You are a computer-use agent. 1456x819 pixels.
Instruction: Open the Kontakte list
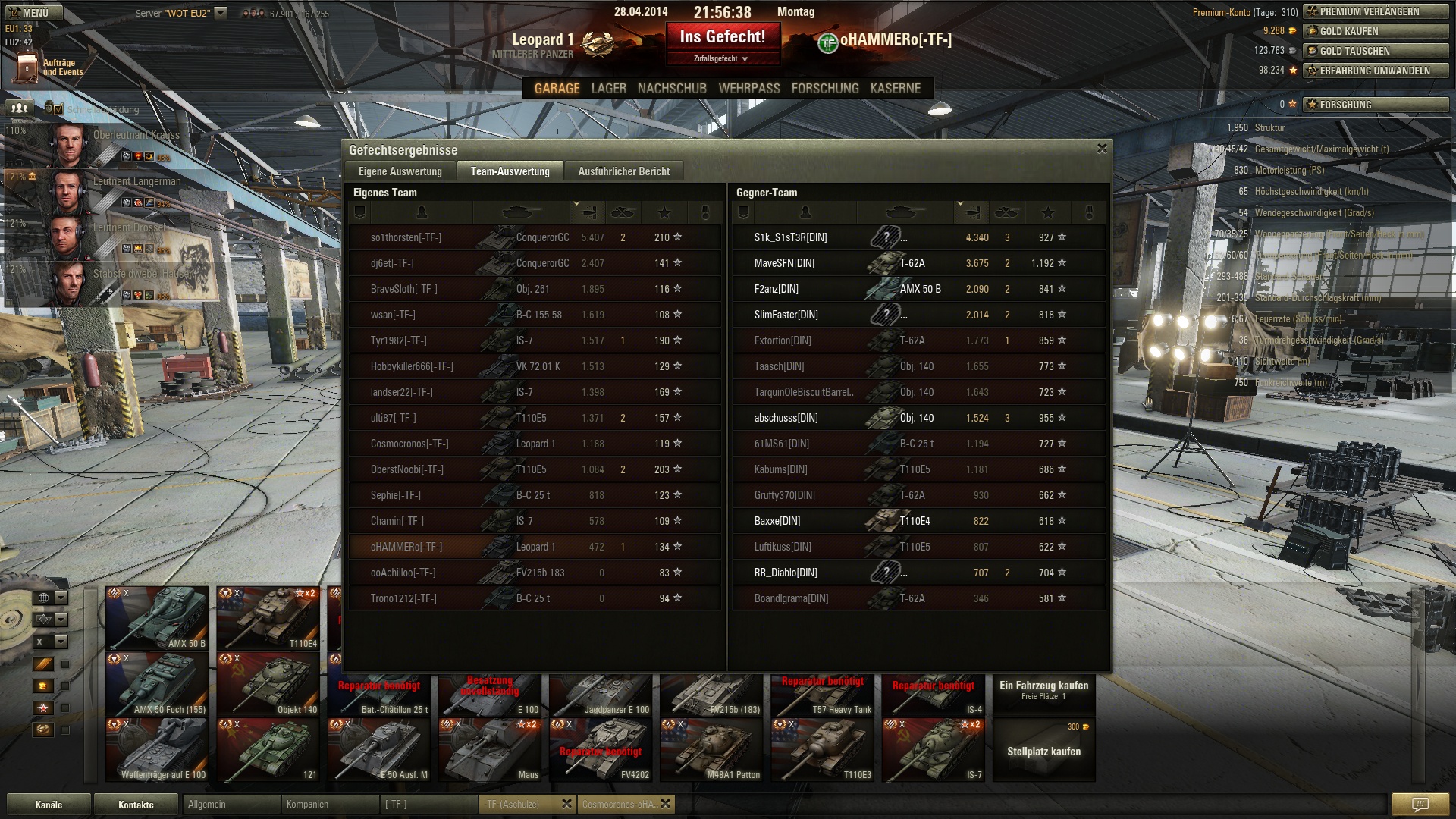(x=136, y=805)
